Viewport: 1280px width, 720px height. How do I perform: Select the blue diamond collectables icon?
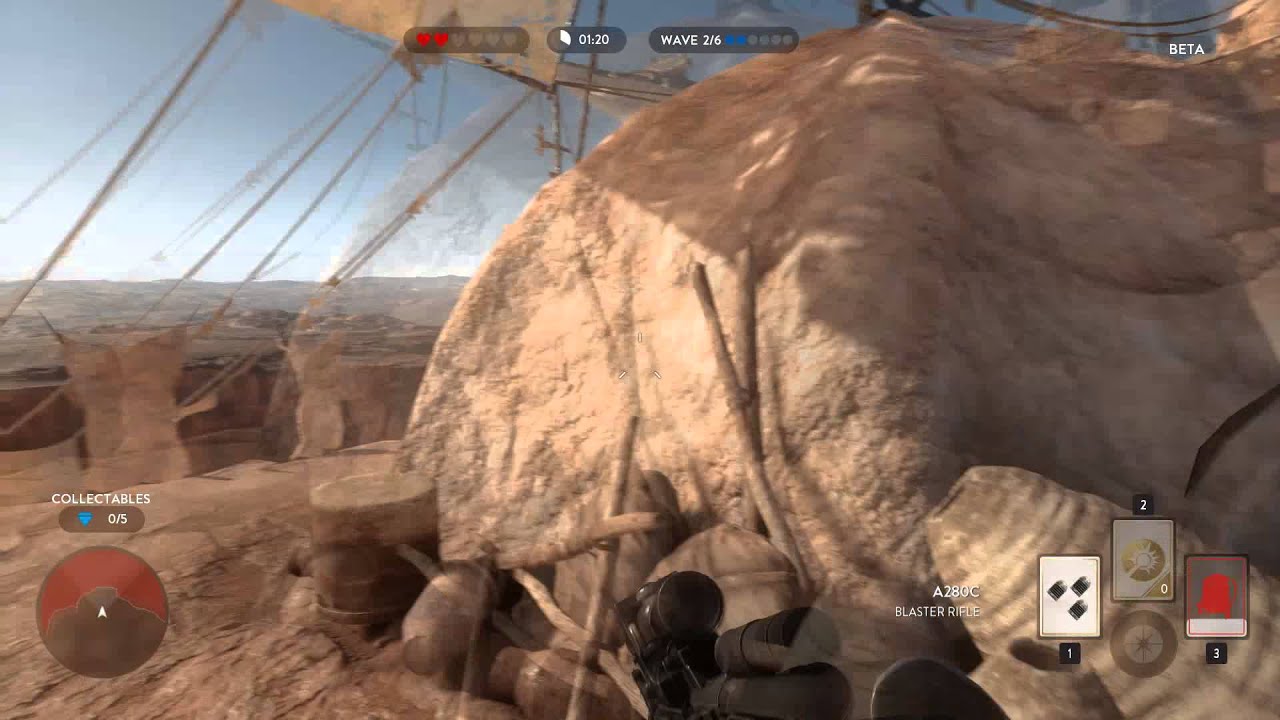(x=85, y=519)
